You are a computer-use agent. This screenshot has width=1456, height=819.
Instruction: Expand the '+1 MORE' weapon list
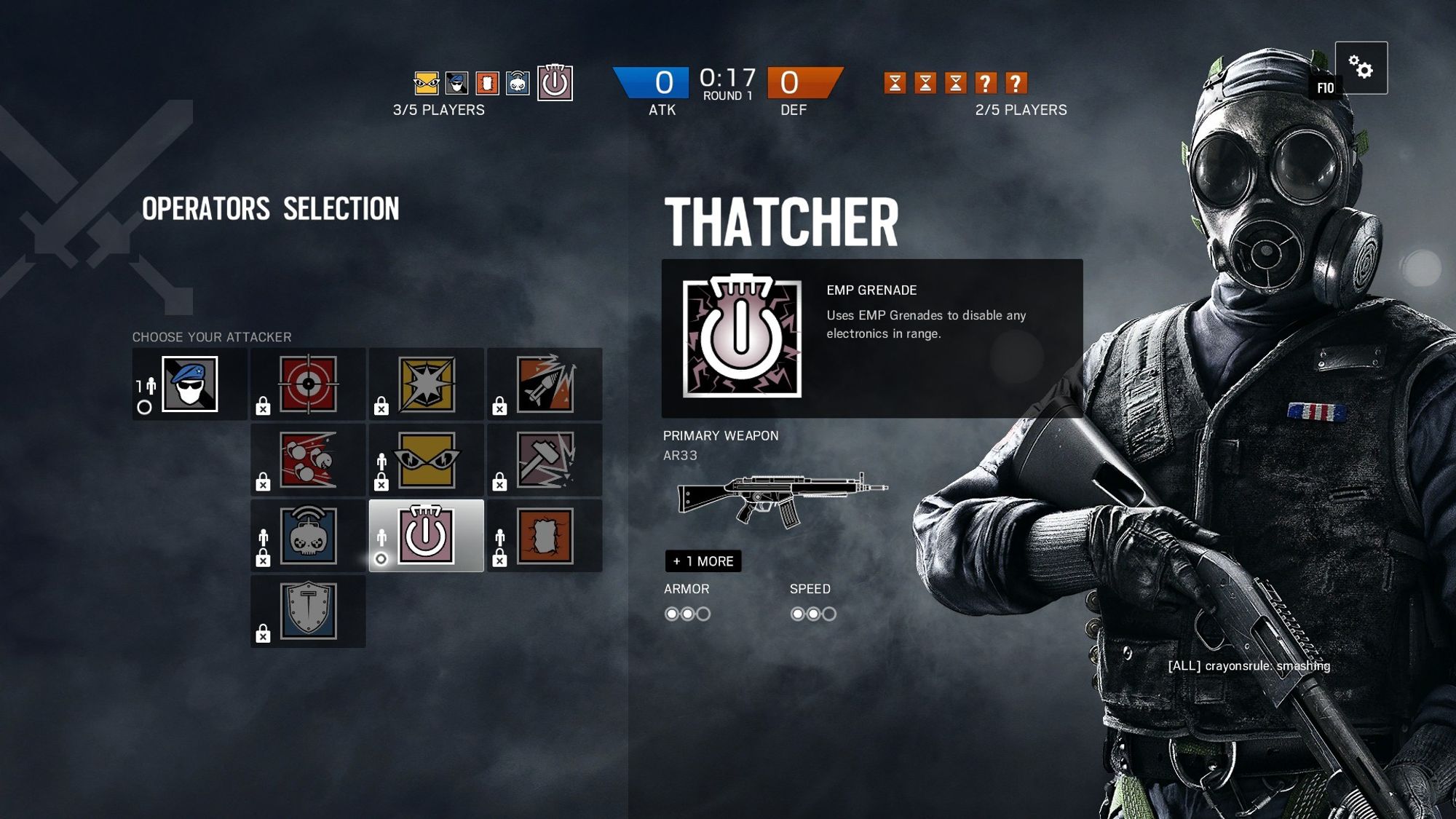(x=703, y=561)
